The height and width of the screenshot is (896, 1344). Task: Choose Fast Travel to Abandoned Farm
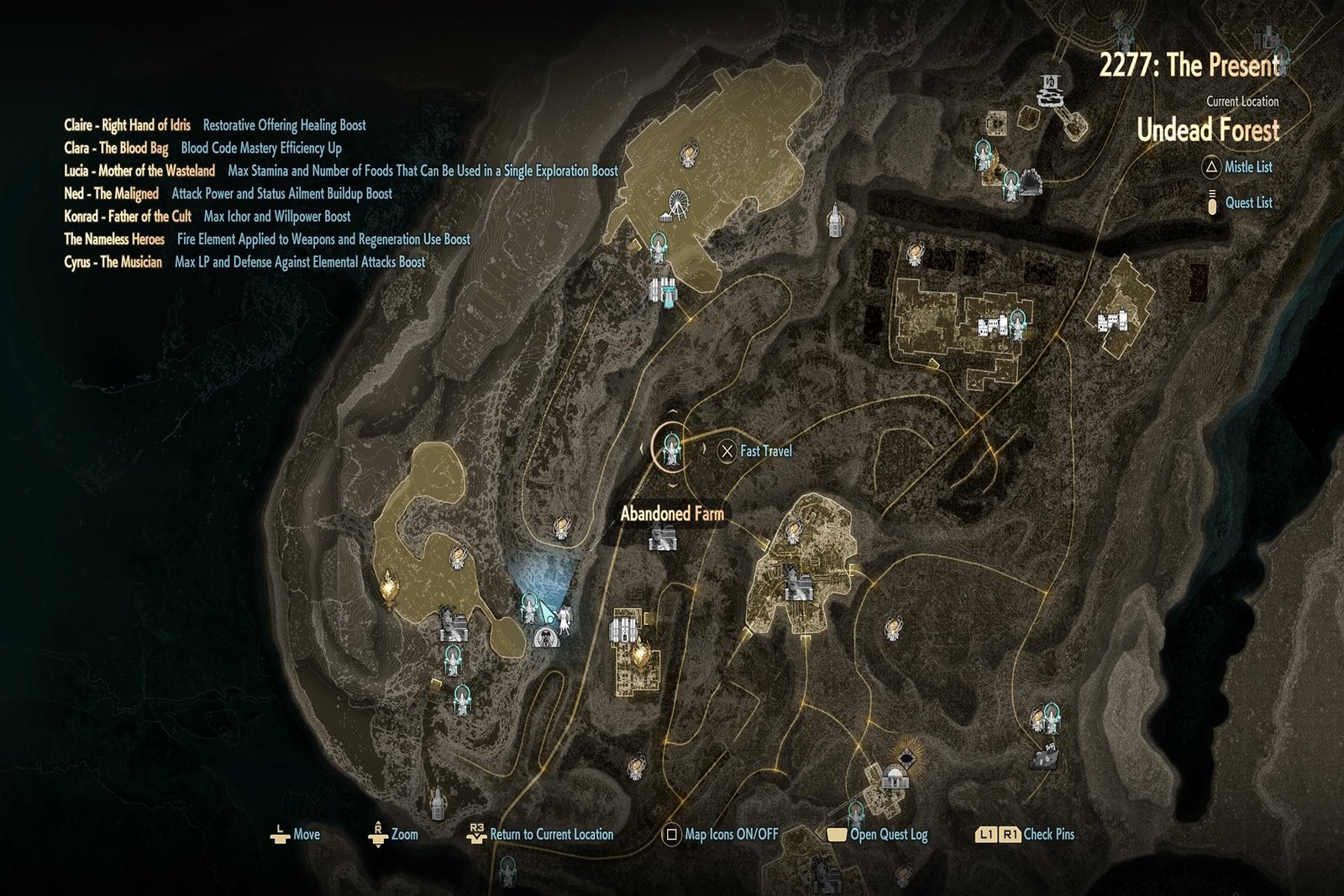coord(755,451)
